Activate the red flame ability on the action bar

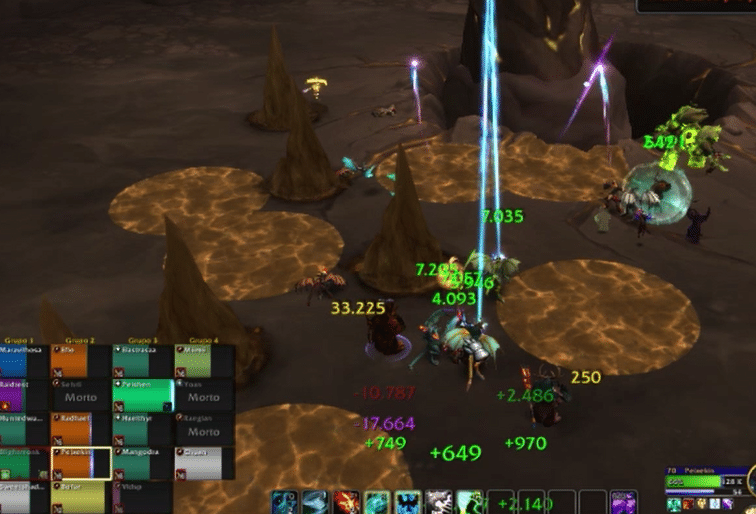tap(347, 501)
